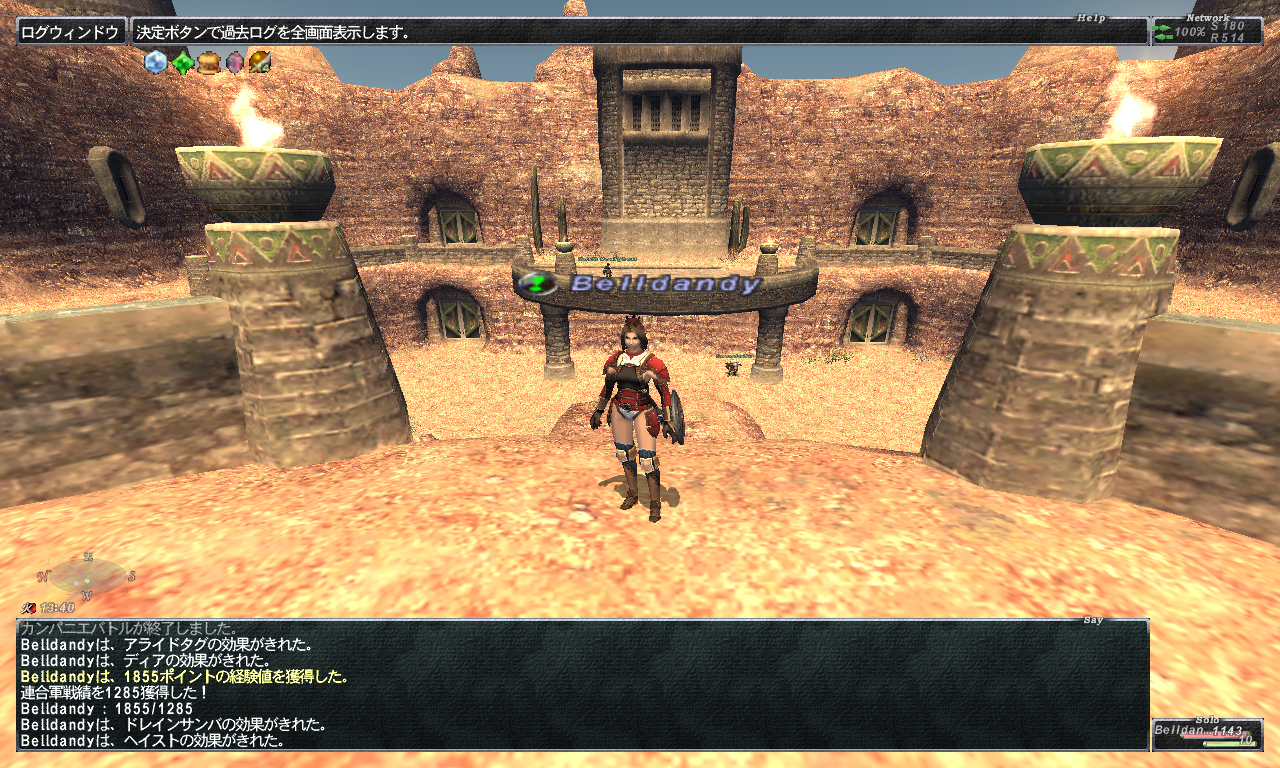This screenshot has height=768, width=1280.
Task: Select the Belldandy party status box
Action: pos(1205,735)
